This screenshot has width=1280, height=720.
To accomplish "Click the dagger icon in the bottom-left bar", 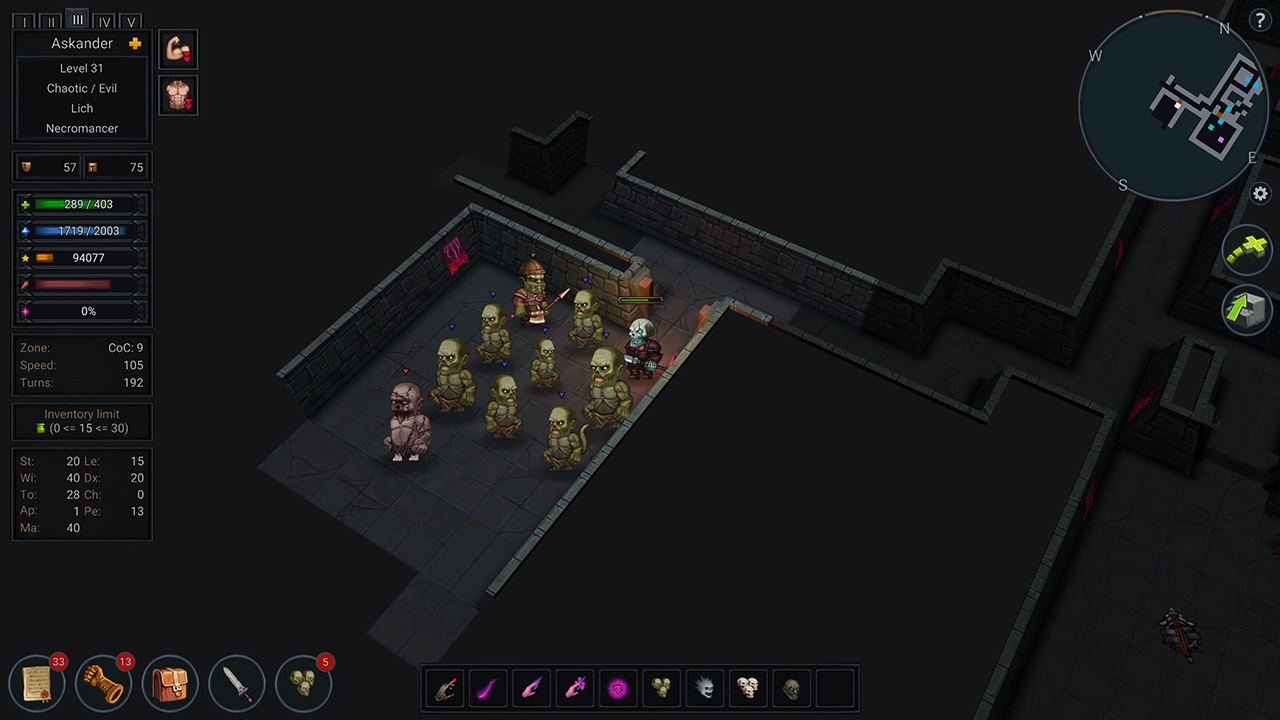I will 237,683.
